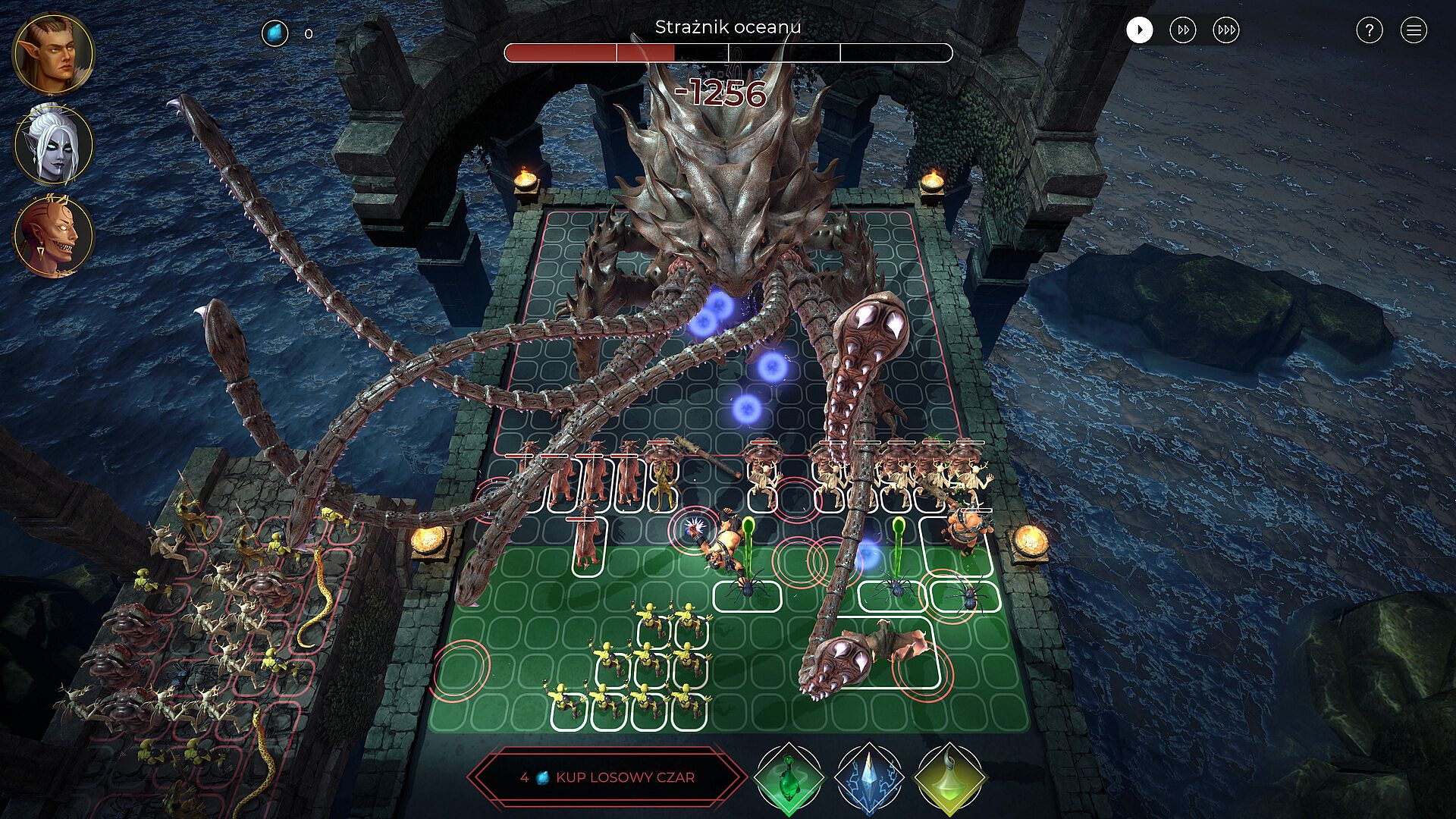Activate triple fast-forward speed

click(1226, 30)
